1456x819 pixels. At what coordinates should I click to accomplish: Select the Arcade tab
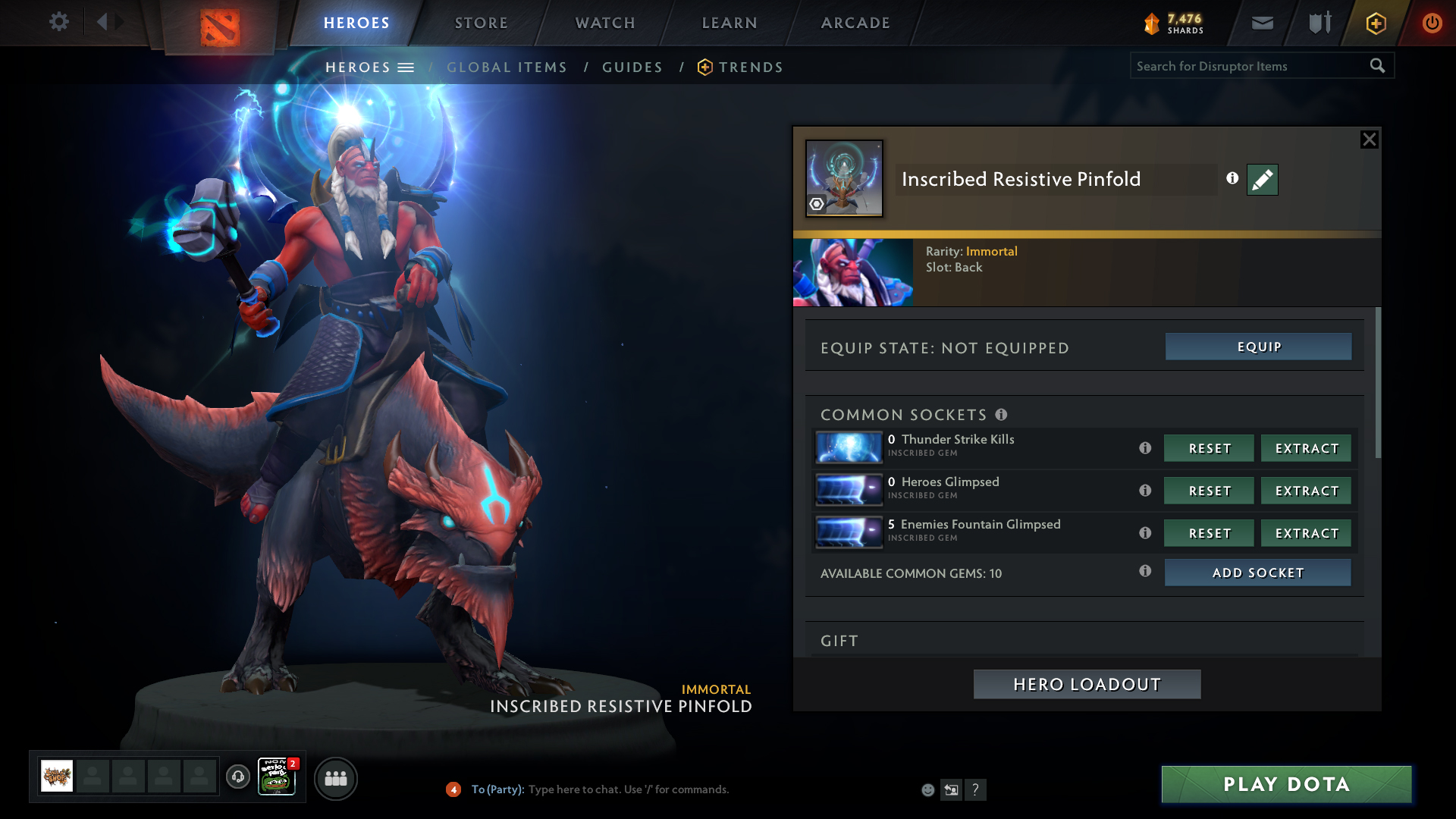855,23
